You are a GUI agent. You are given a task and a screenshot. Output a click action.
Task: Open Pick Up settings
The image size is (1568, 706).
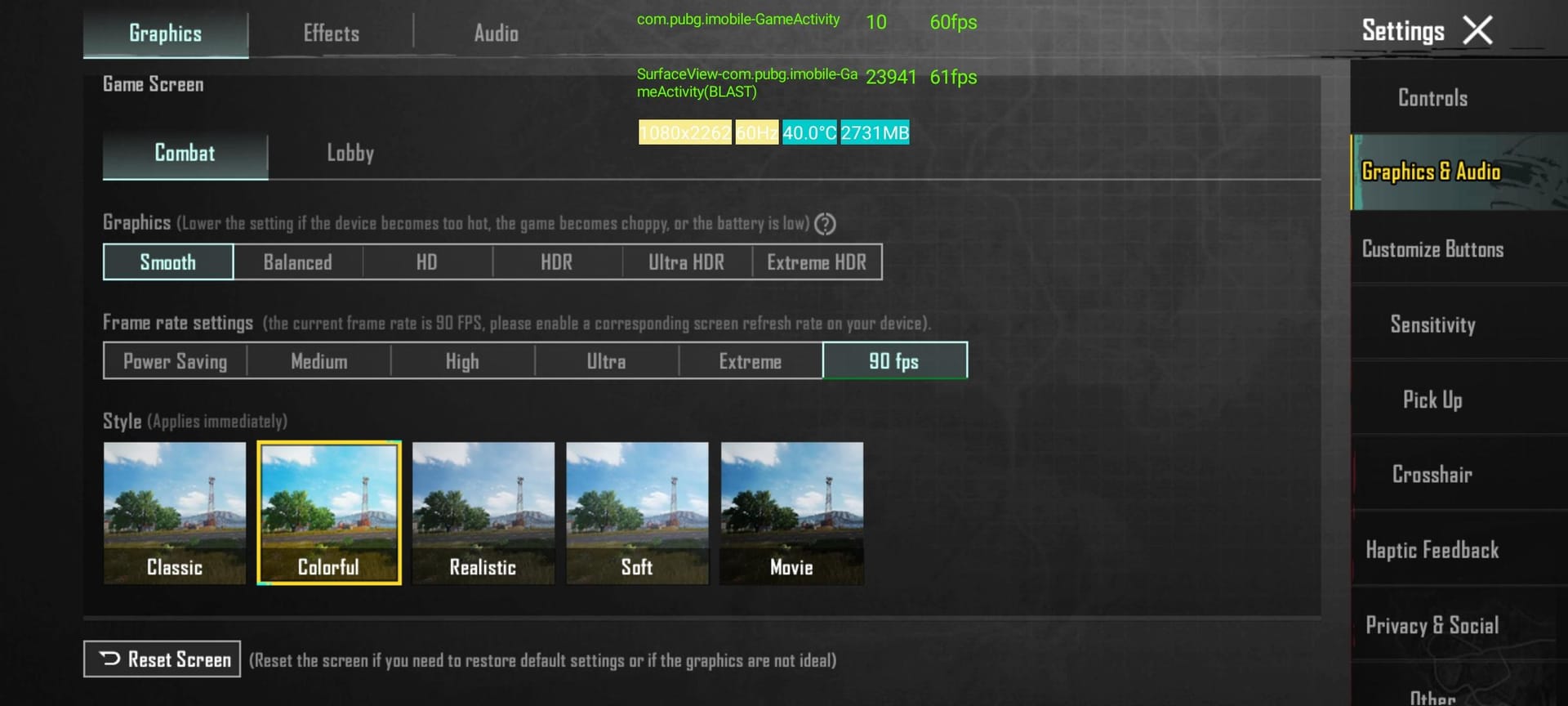[1432, 400]
